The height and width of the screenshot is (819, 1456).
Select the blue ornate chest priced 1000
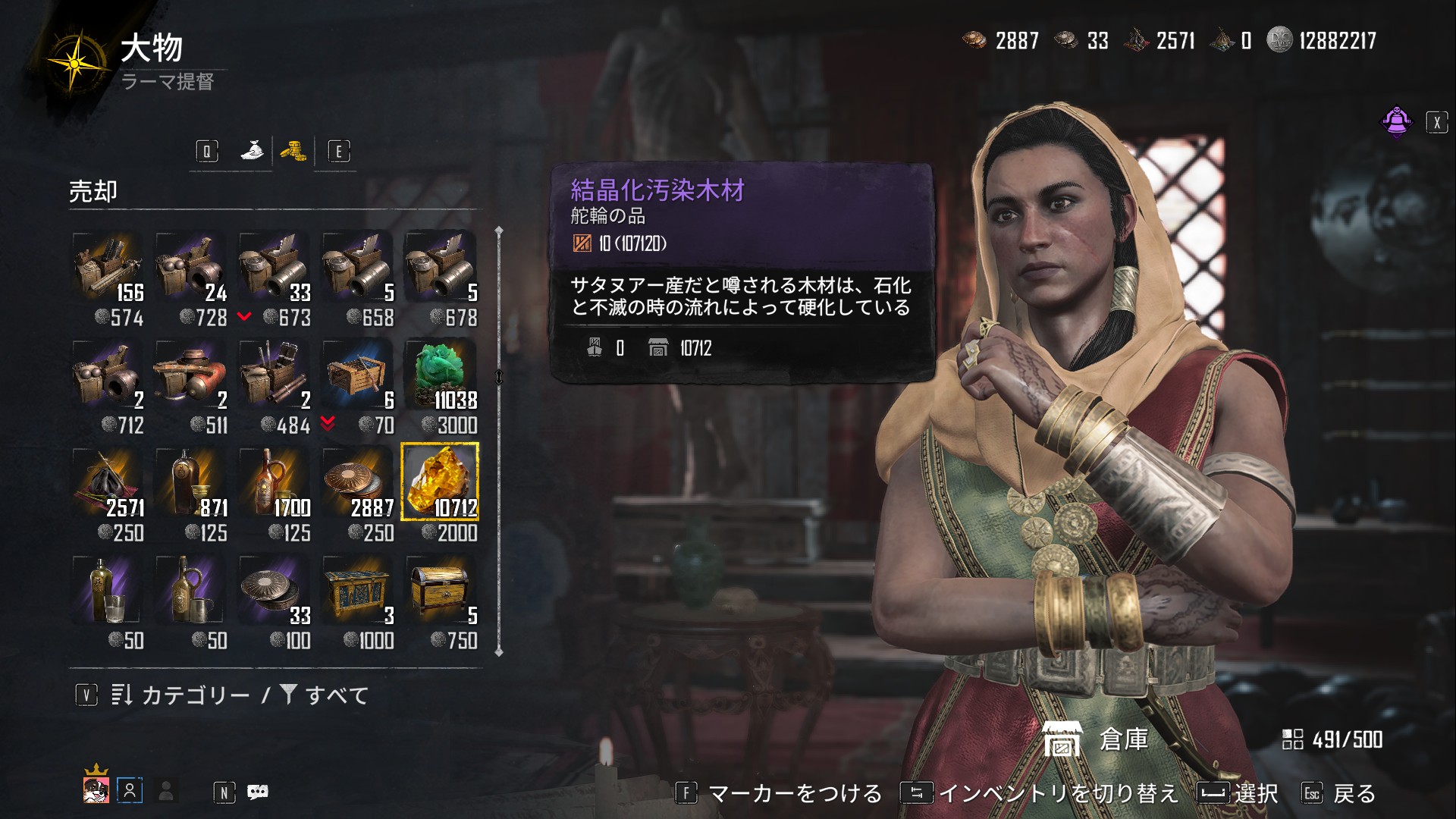pos(357,591)
